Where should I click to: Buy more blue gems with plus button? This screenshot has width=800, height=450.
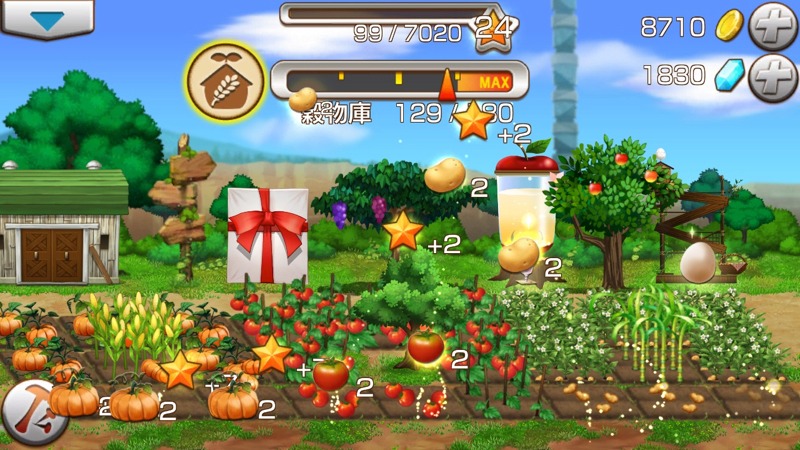[x=775, y=75]
